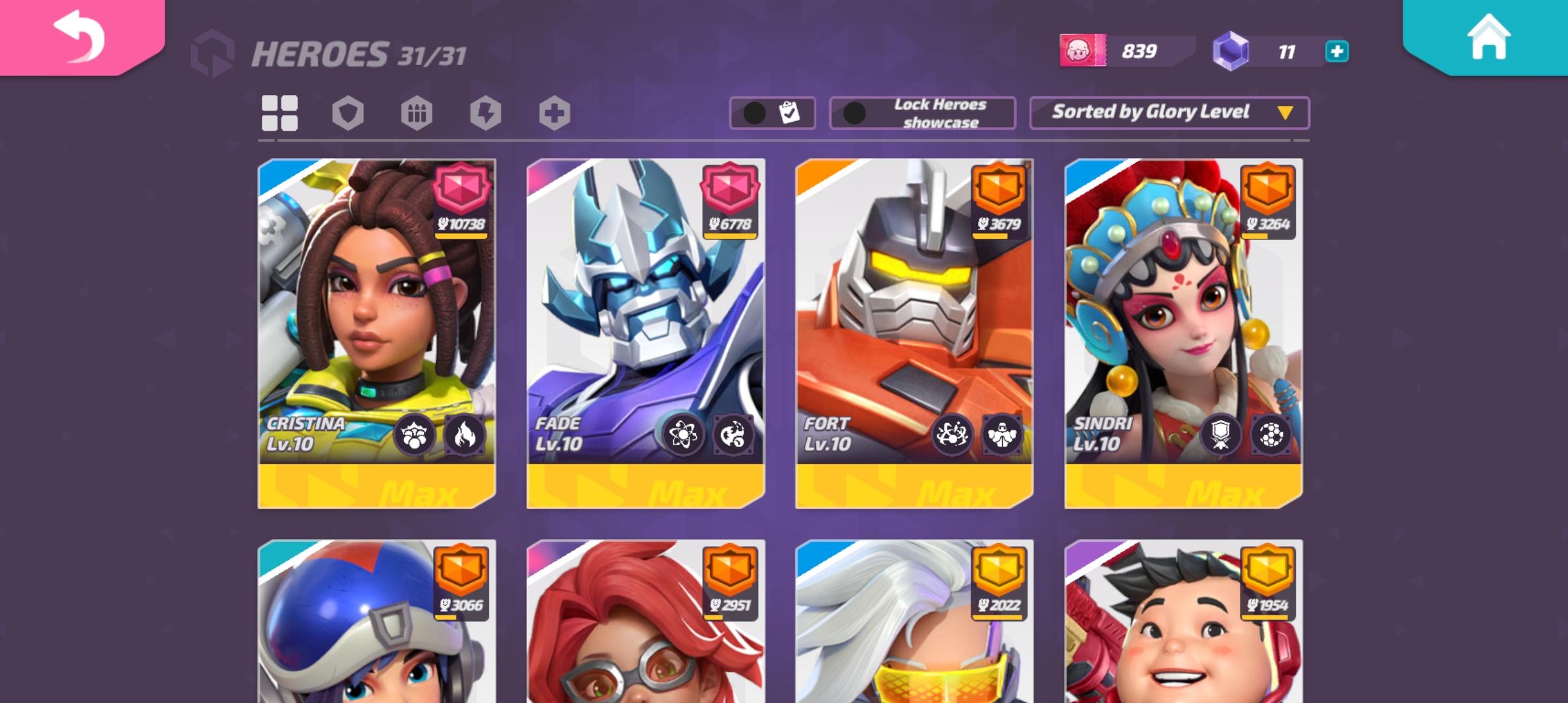Select the shield class filter icon
The image size is (1568, 703).
click(348, 112)
